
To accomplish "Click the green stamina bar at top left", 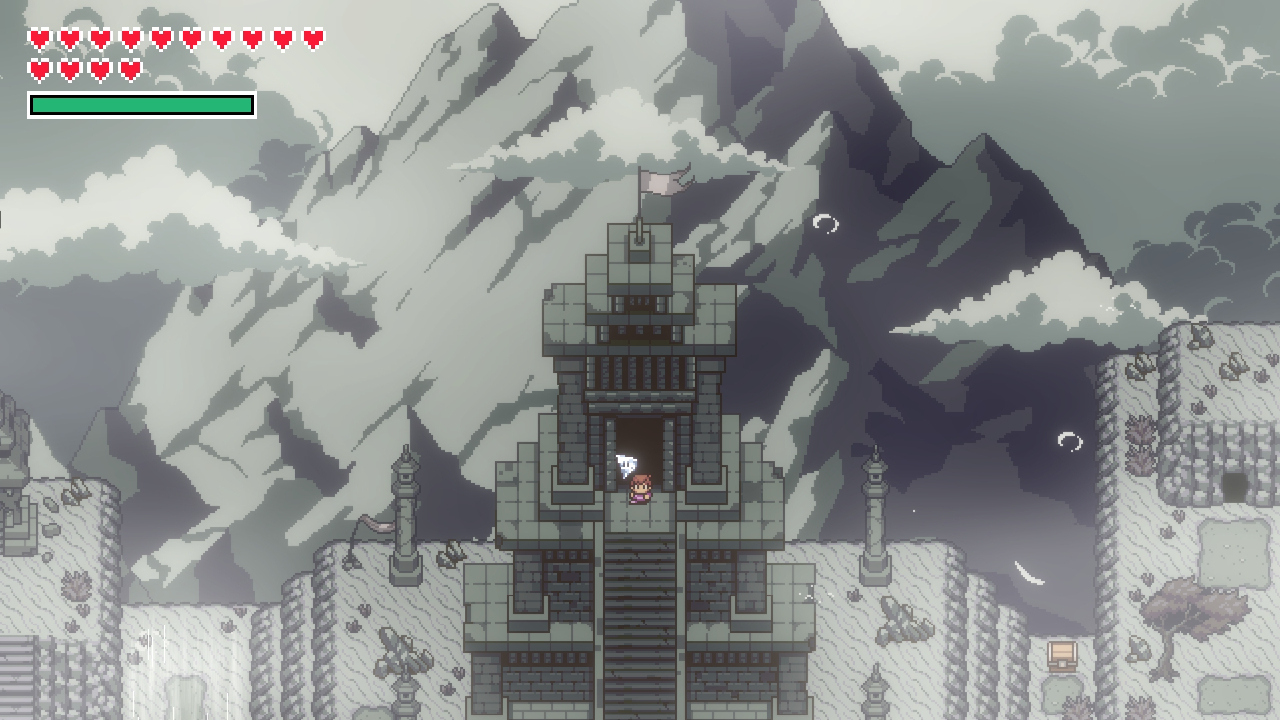I will click(140, 103).
